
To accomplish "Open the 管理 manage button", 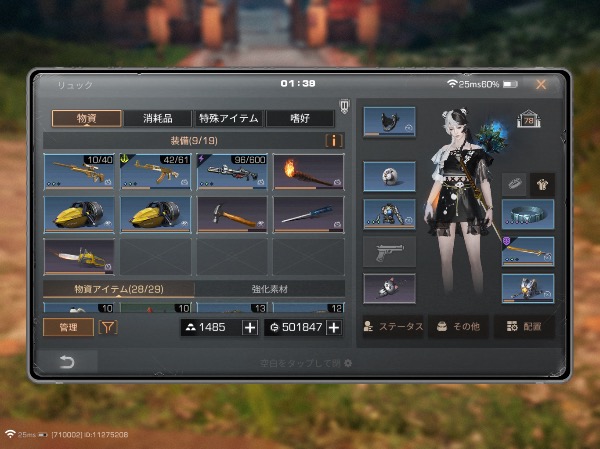I will [67, 327].
